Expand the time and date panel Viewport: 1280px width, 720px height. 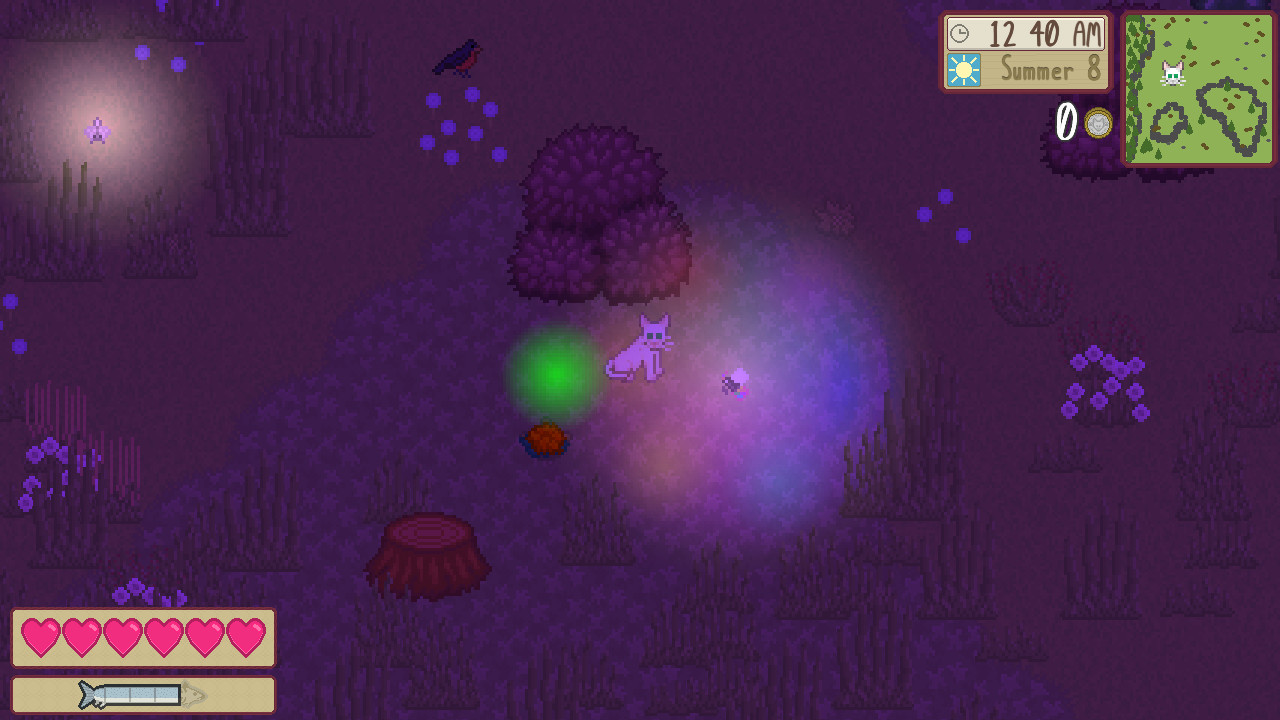(1026, 52)
